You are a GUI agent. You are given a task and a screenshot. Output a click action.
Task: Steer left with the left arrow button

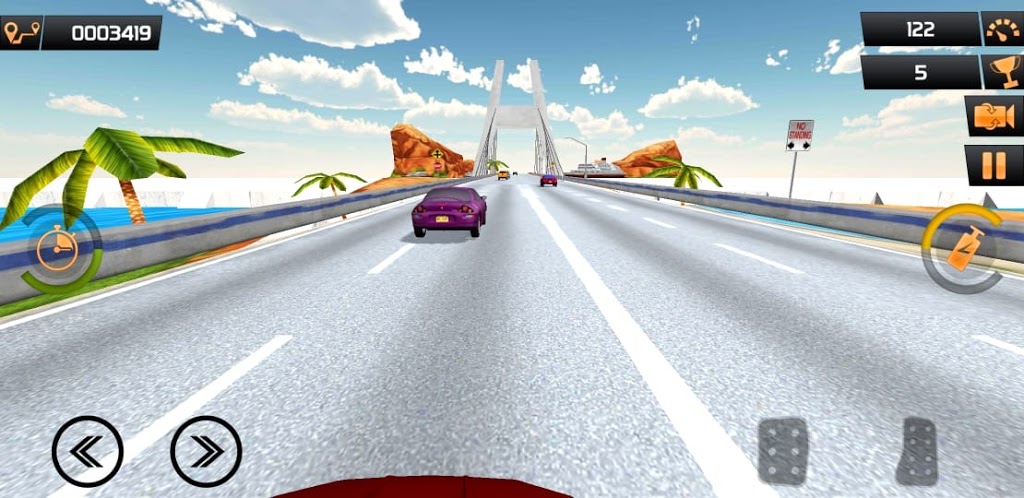87,451
